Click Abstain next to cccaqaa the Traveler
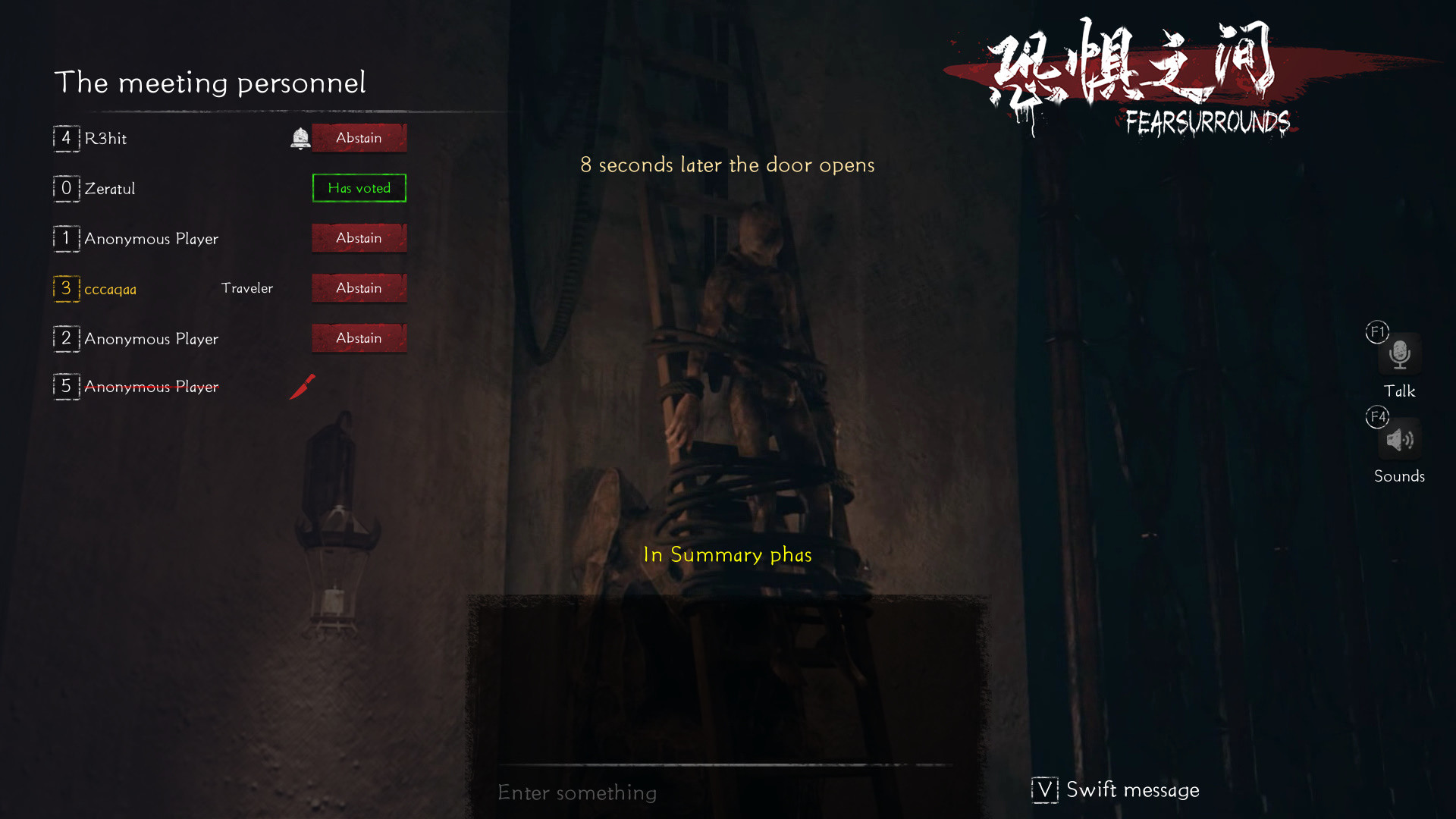This screenshot has width=1456, height=819. pos(359,288)
